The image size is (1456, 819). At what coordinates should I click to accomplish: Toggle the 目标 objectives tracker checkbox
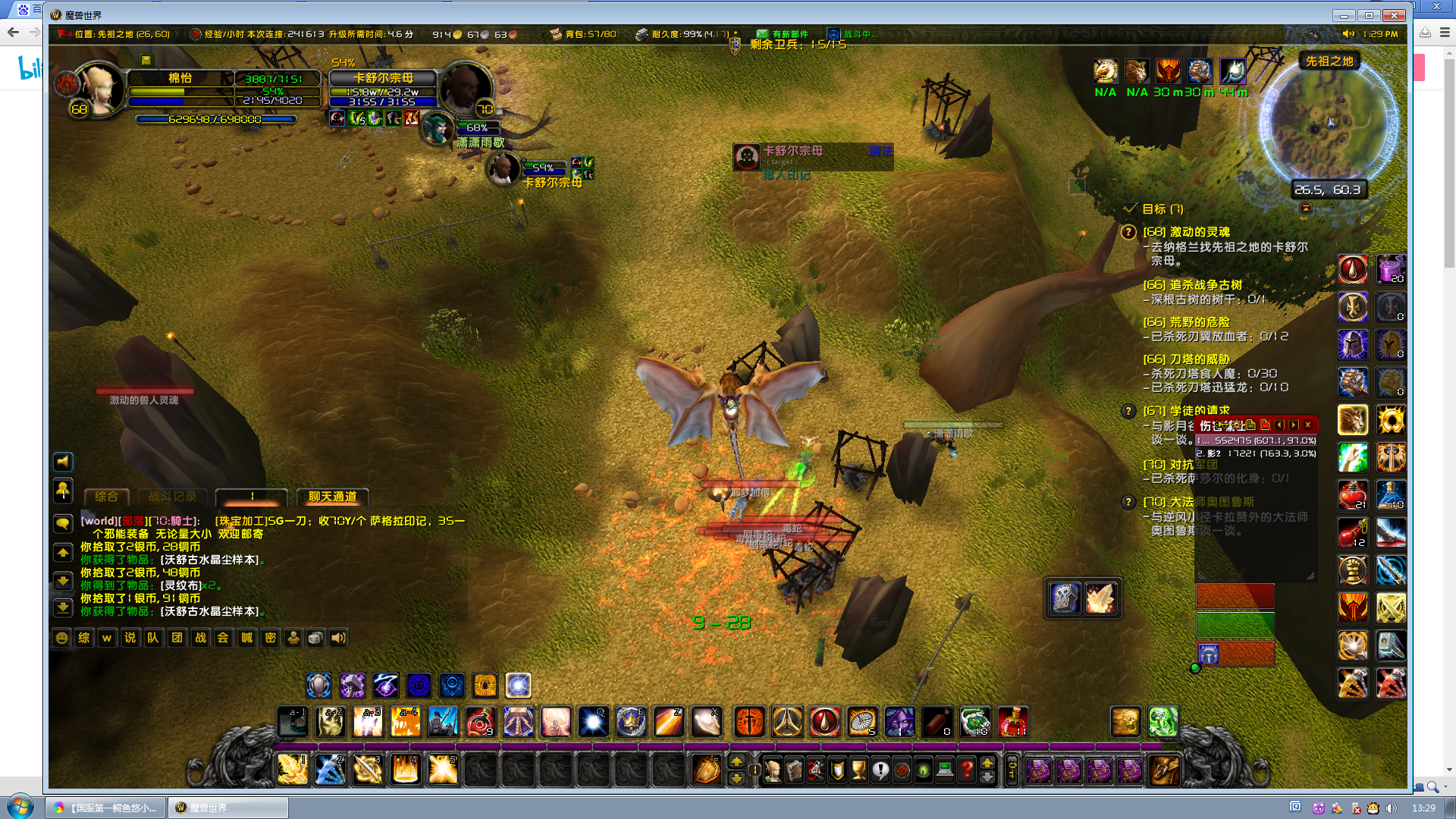click(x=1130, y=209)
